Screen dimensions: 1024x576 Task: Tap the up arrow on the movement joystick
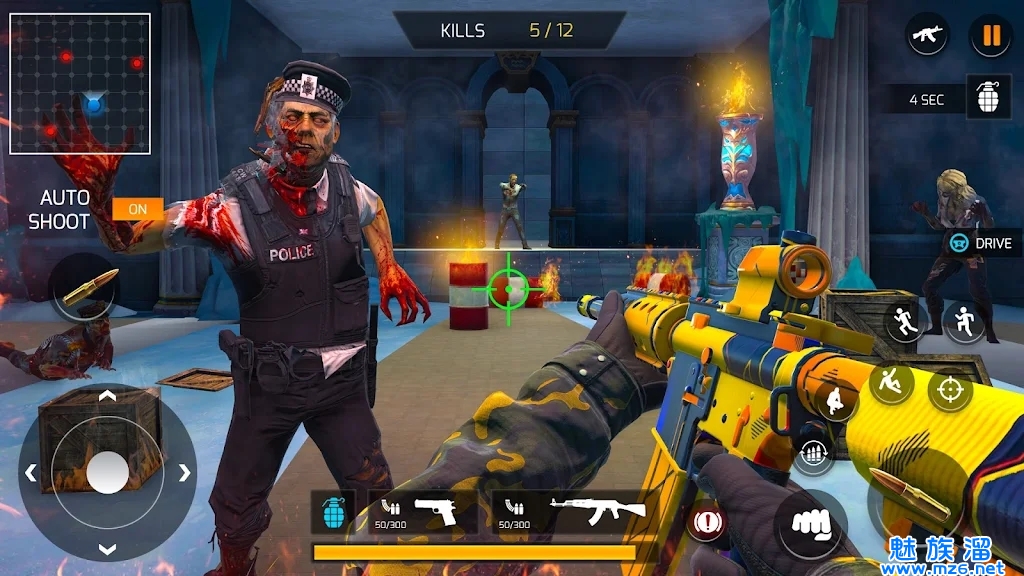[x=107, y=397]
